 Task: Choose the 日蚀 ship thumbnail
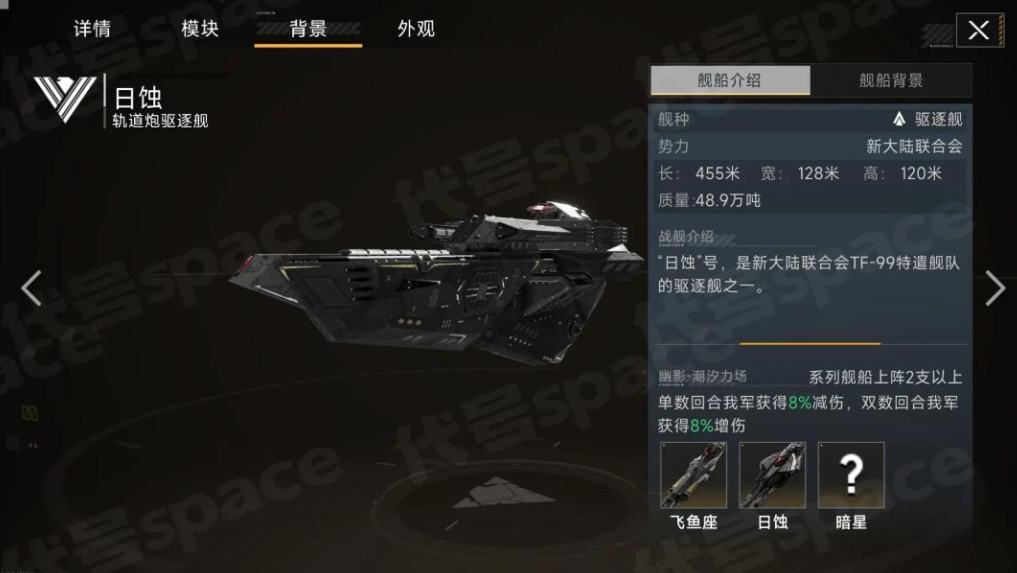pyautogui.click(x=772, y=476)
